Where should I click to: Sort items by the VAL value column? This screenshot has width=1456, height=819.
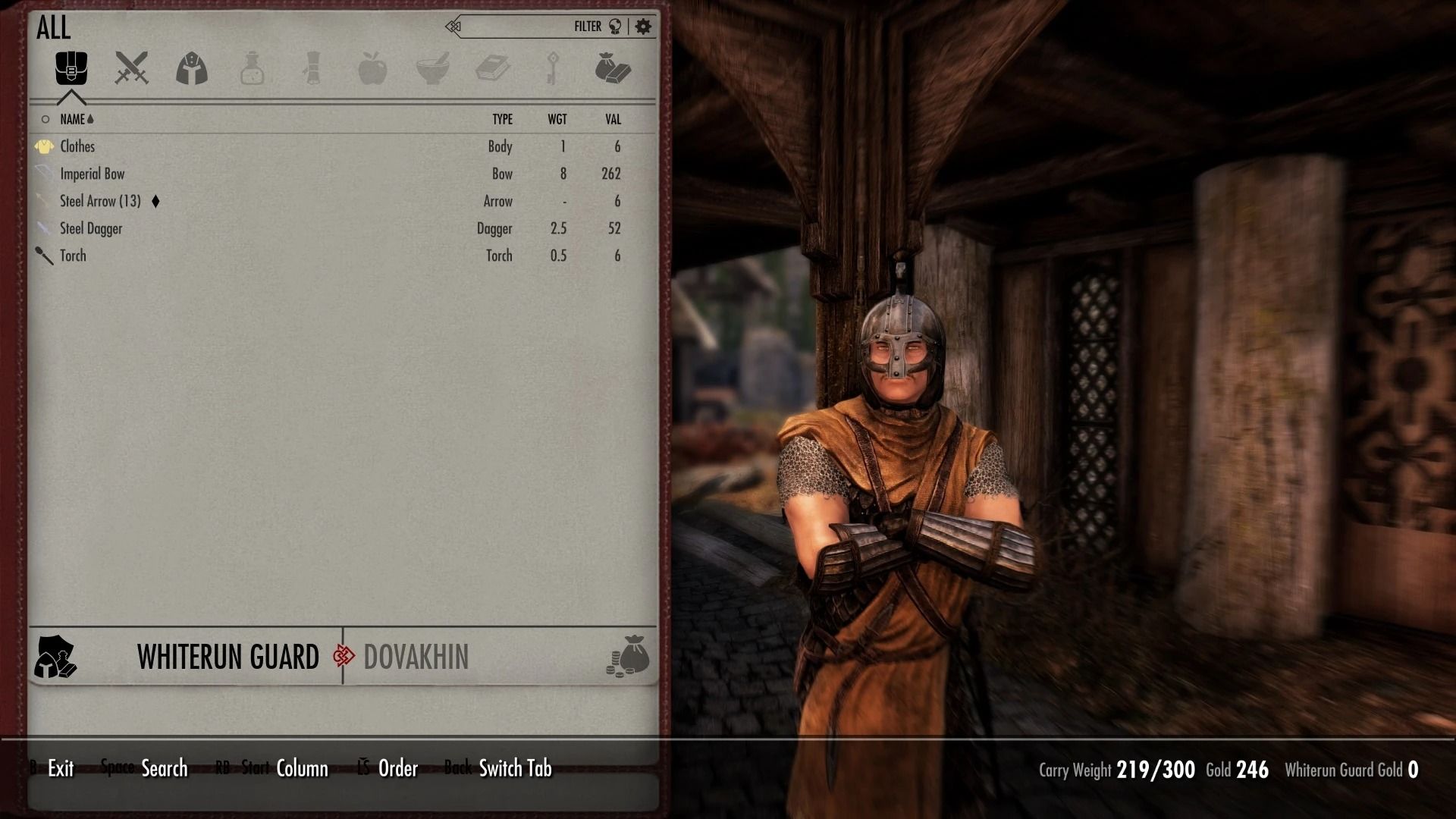coord(613,119)
